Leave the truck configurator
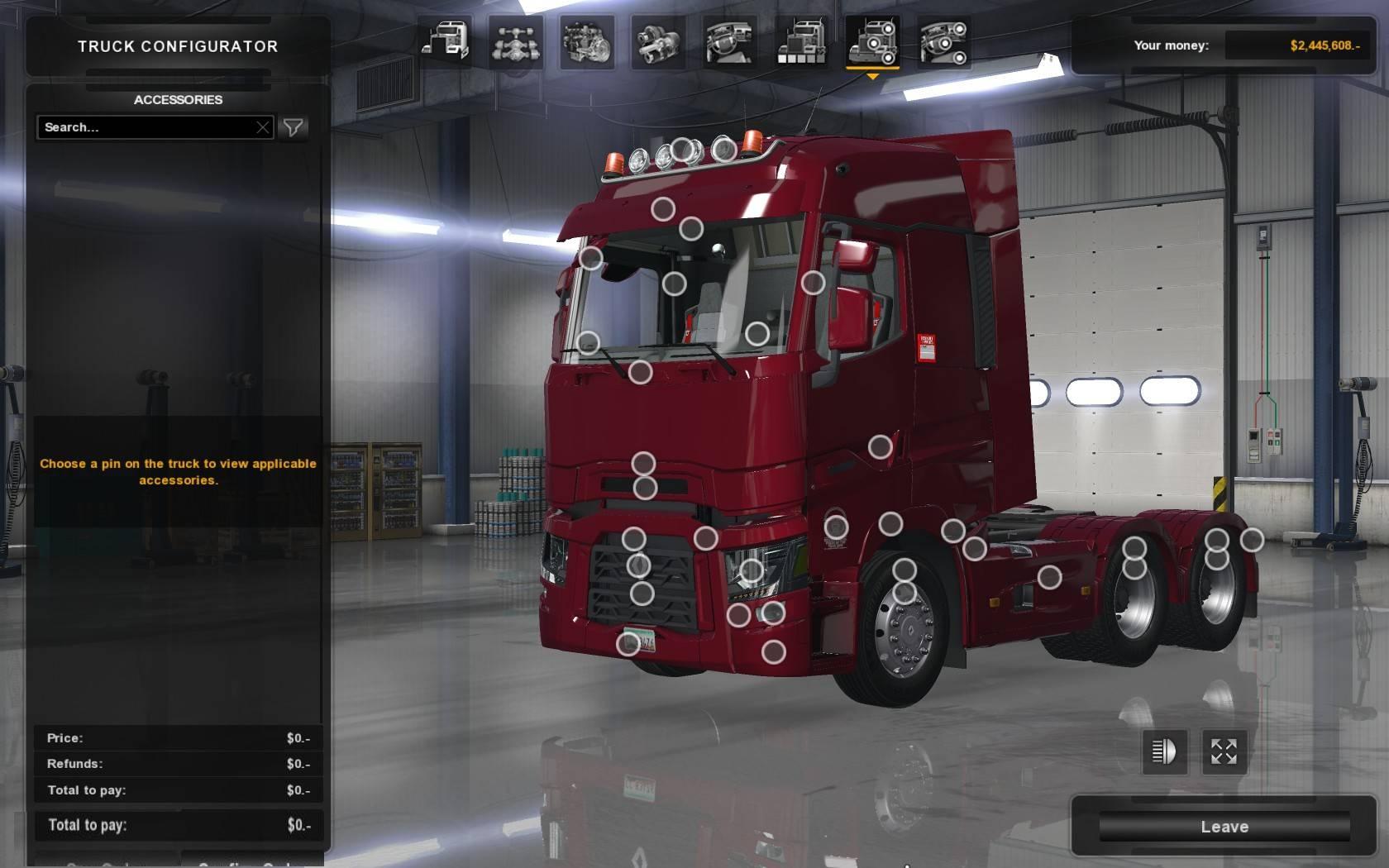Screen dimensions: 1389x868 click(x=1224, y=827)
